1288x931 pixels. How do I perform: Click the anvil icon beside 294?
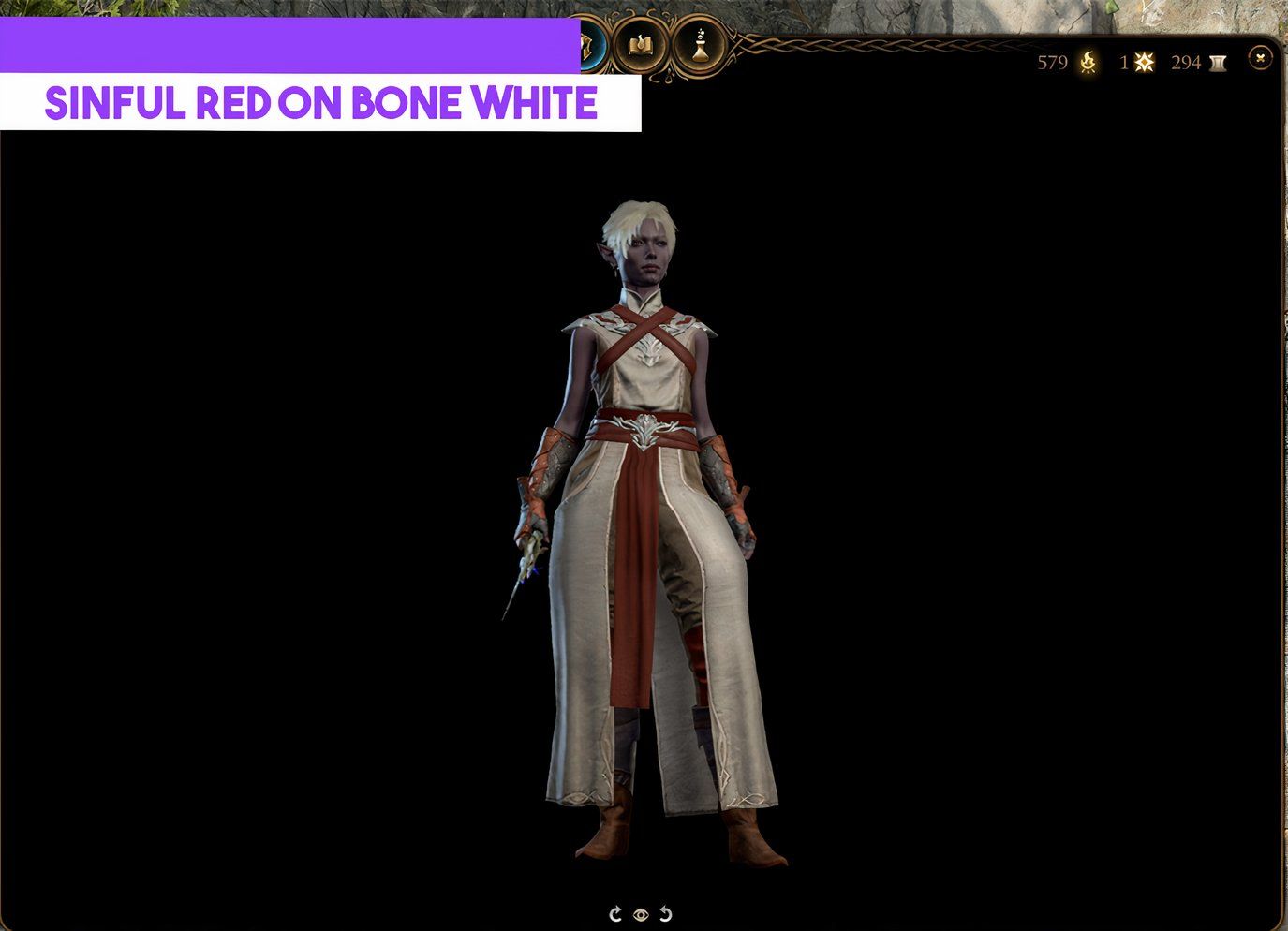click(x=1217, y=62)
